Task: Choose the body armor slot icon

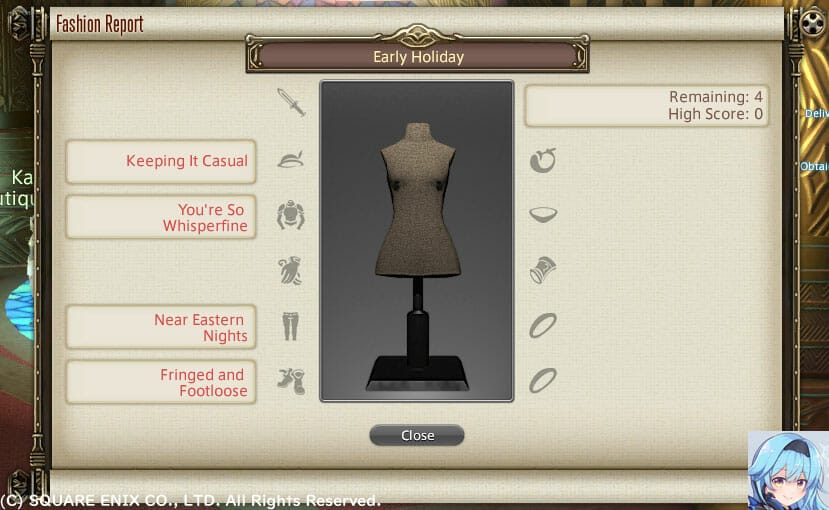Action: click(290, 215)
